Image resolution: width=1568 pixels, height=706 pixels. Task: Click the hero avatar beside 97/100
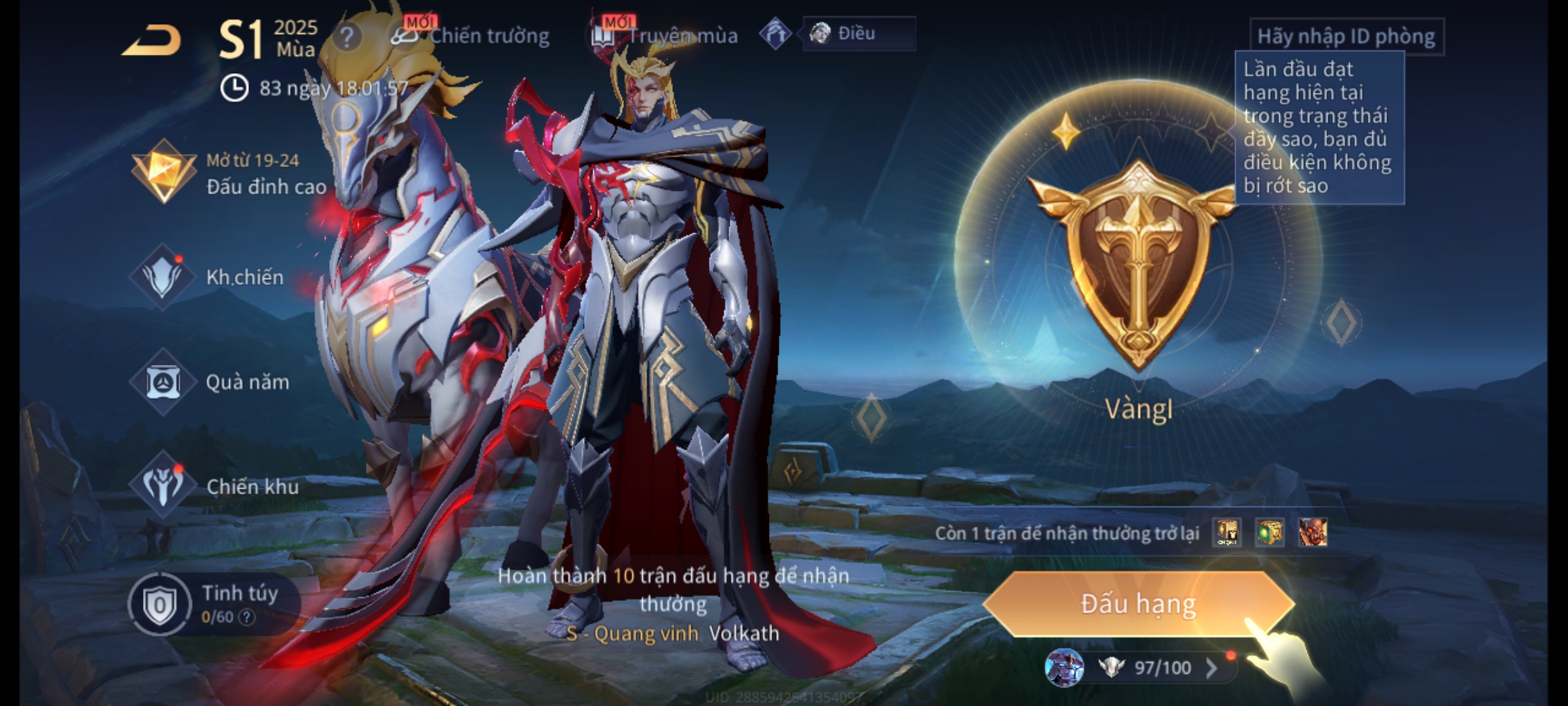point(1064,667)
